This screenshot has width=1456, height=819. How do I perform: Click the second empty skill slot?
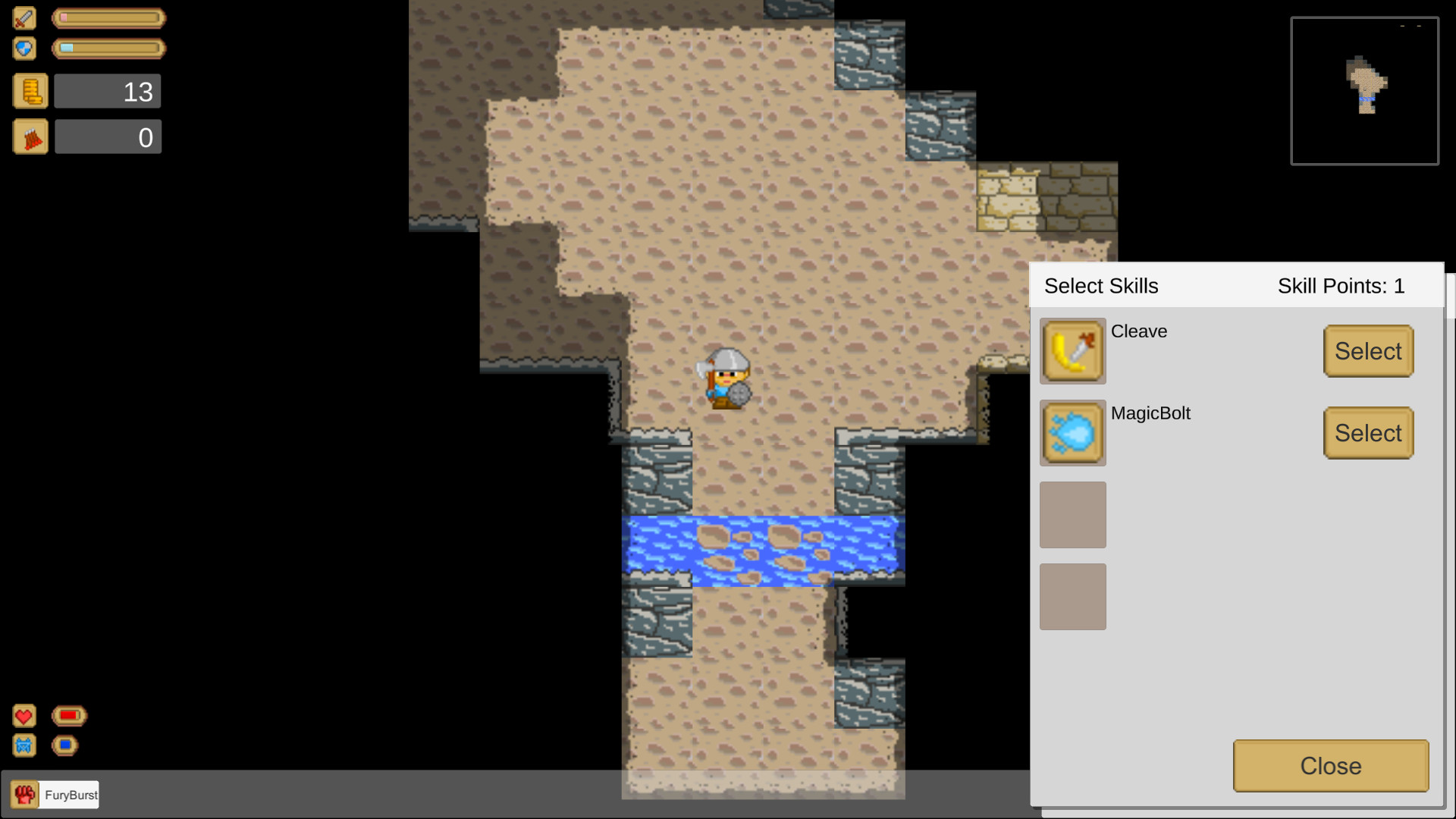(1073, 597)
